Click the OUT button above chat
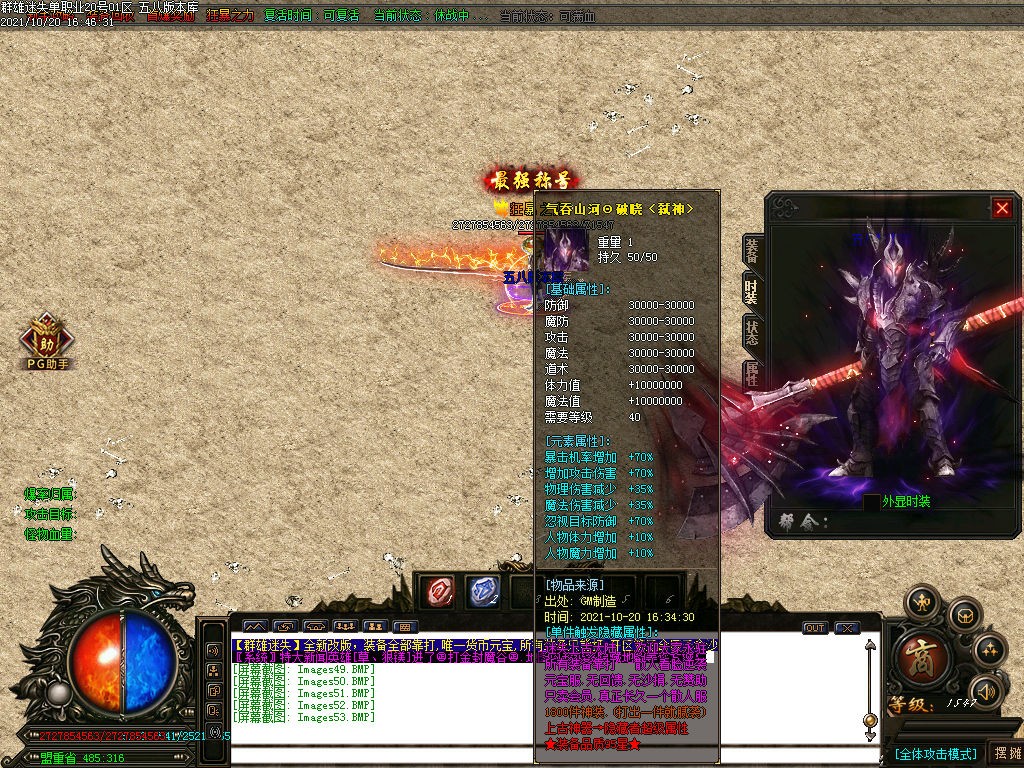The width and height of the screenshot is (1024, 768). (815, 628)
